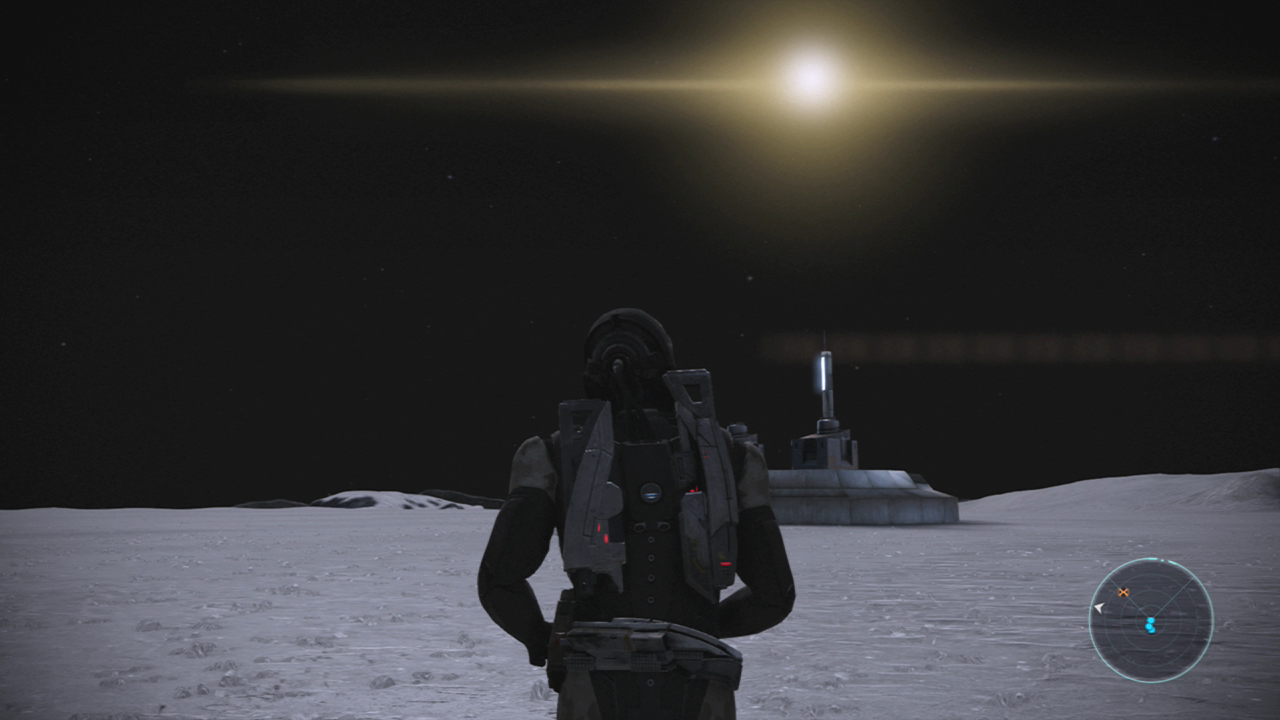Select the blue squad dots on radar
The image size is (1280, 720).
click(x=1150, y=625)
